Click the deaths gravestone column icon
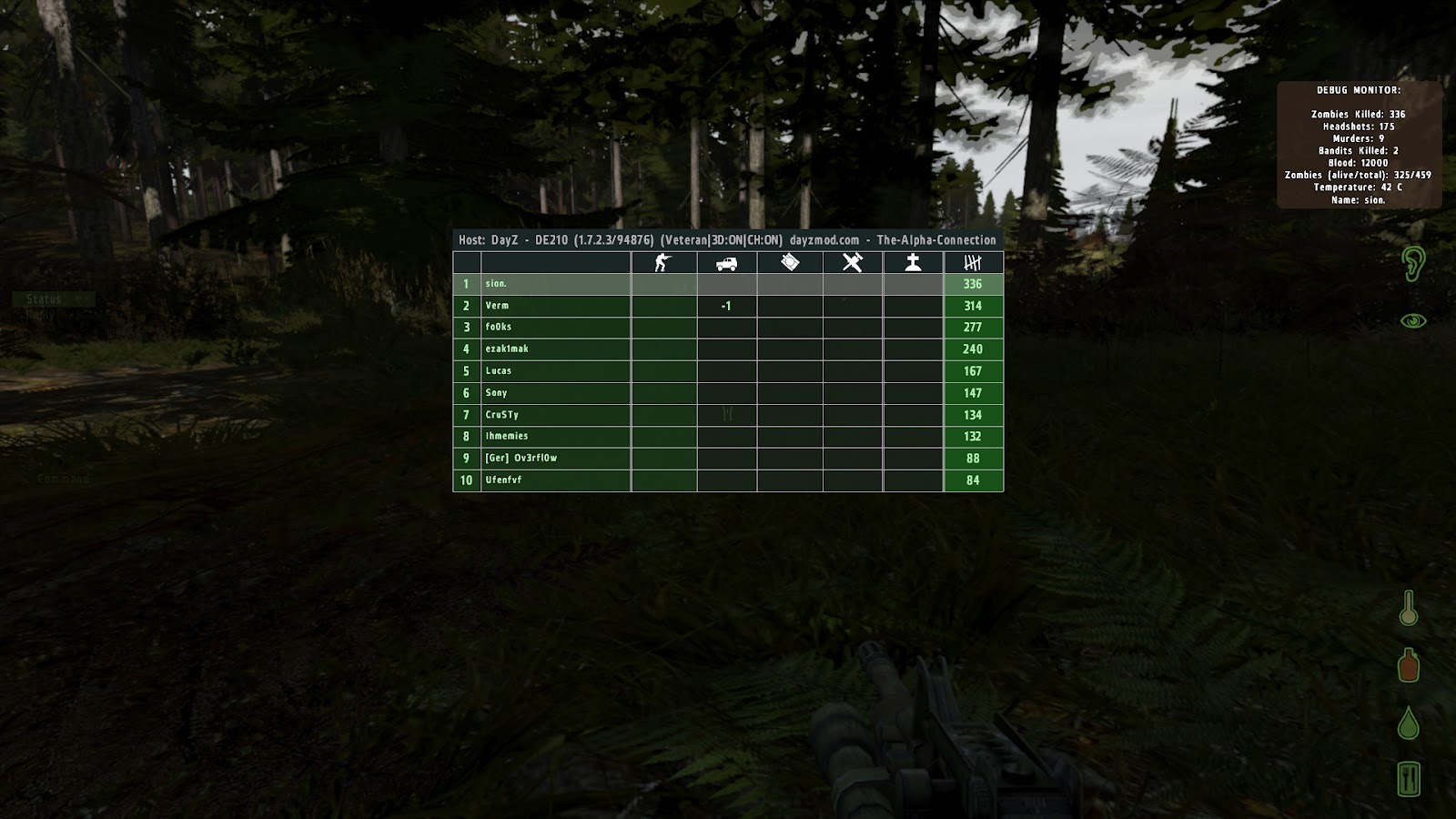This screenshot has width=1456, height=819. pyautogui.click(x=914, y=261)
